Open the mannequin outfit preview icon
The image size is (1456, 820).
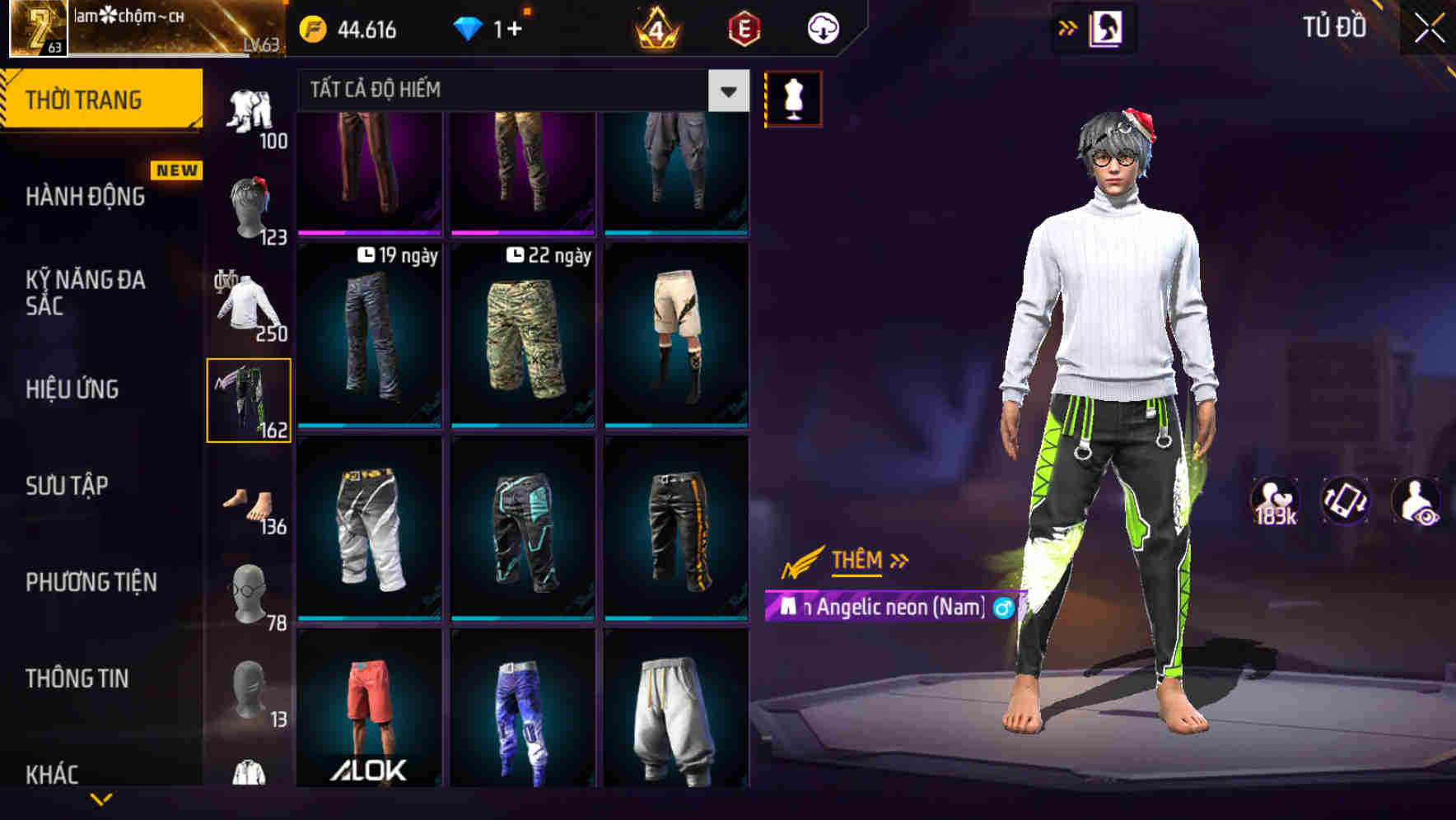[793, 96]
